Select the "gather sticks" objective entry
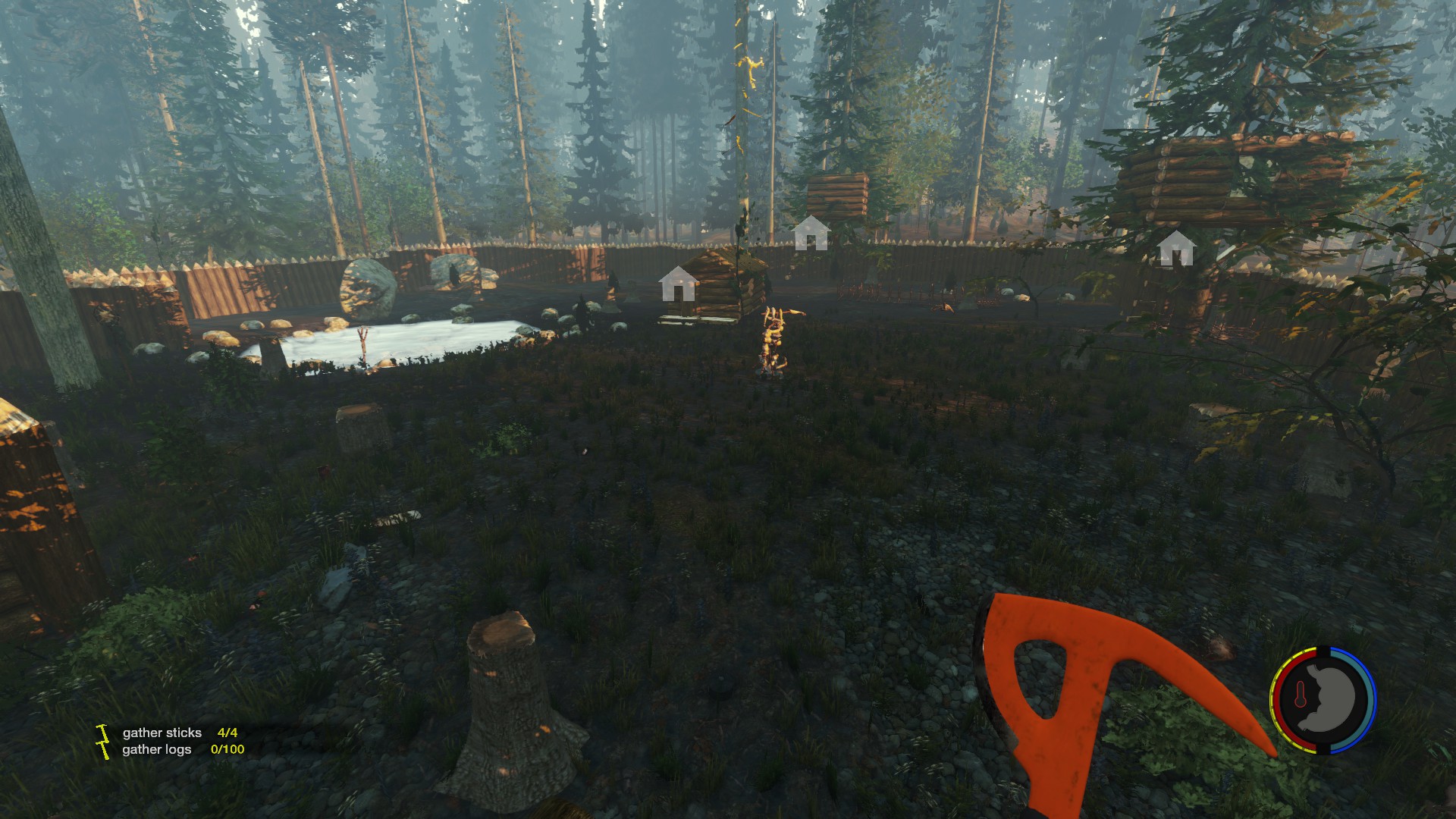 (x=162, y=733)
